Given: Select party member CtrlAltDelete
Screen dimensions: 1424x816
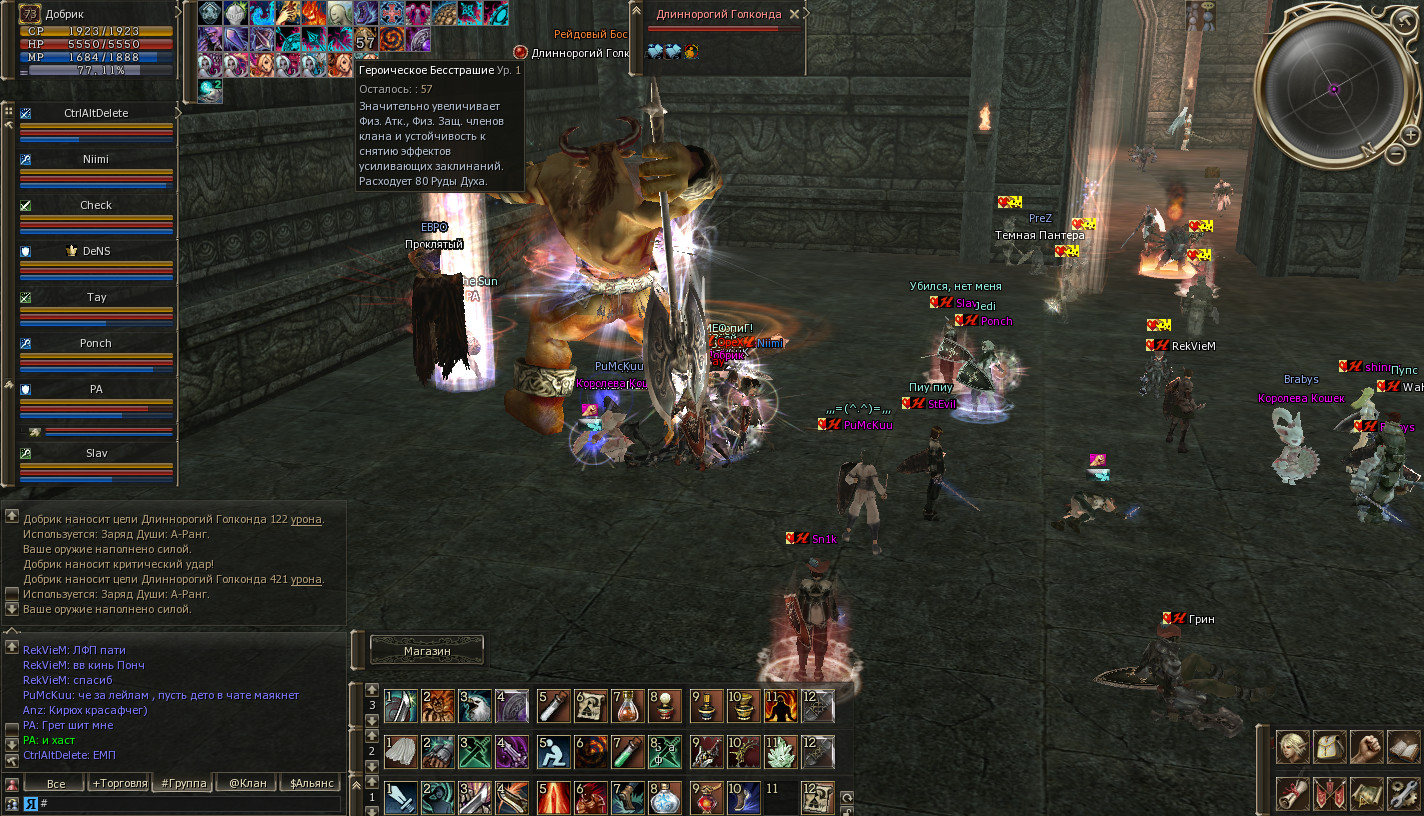Looking at the screenshot, I should [x=96, y=113].
